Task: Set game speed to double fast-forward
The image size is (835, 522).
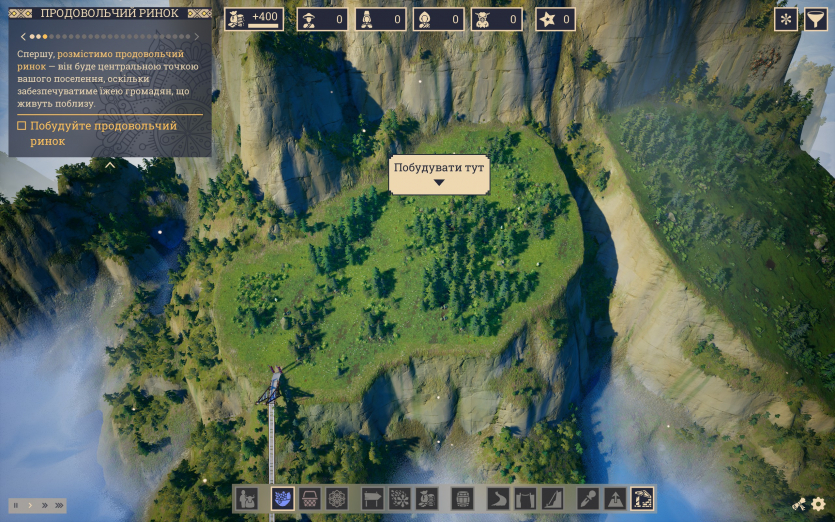Action: [x=44, y=506]
